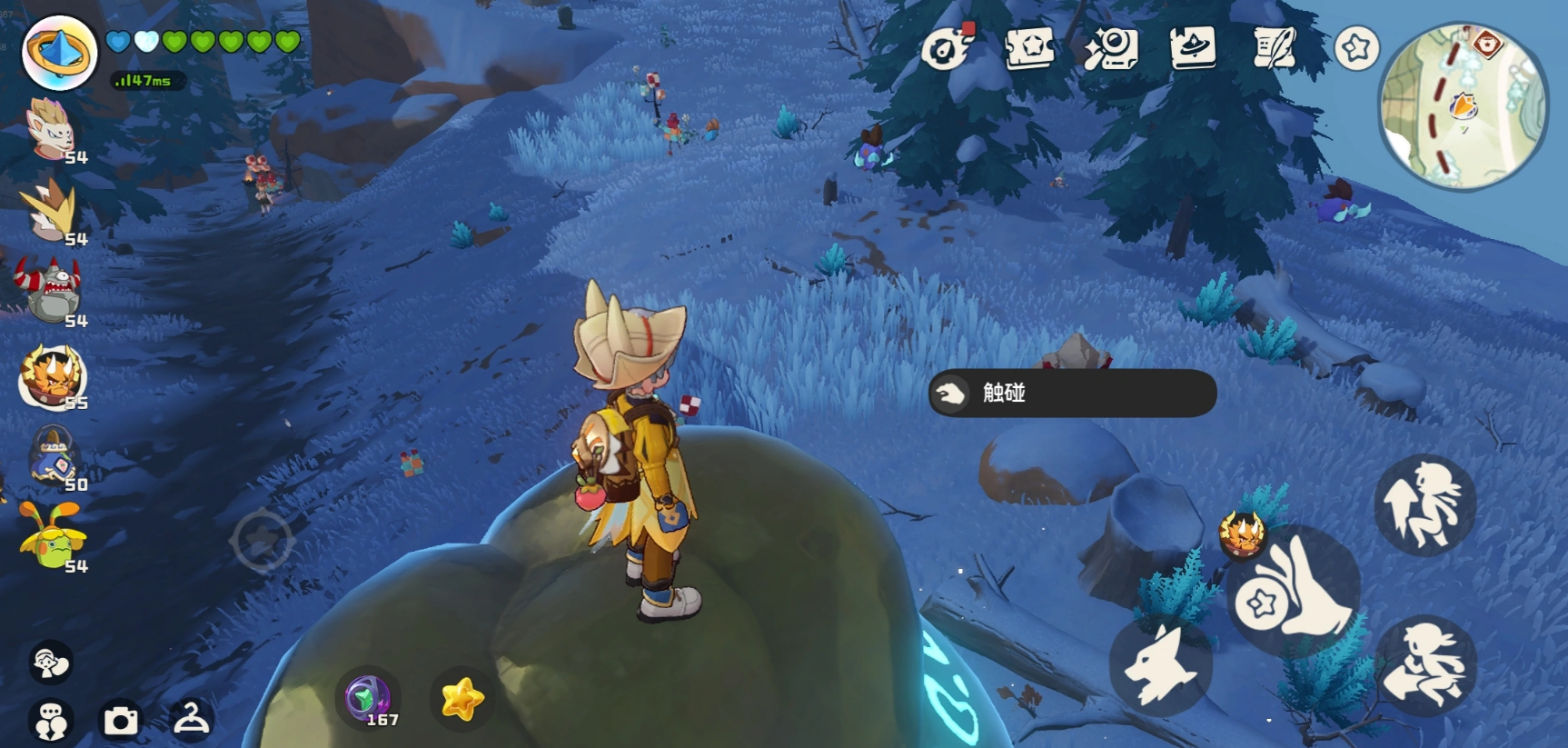Screen dimensions: 1568x748
Task: Open the camera photo mode
Action: 121,721
